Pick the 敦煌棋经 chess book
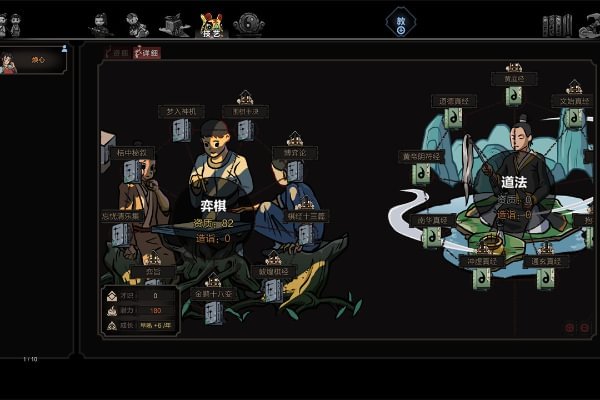600x400 pixels. [272, 290]
